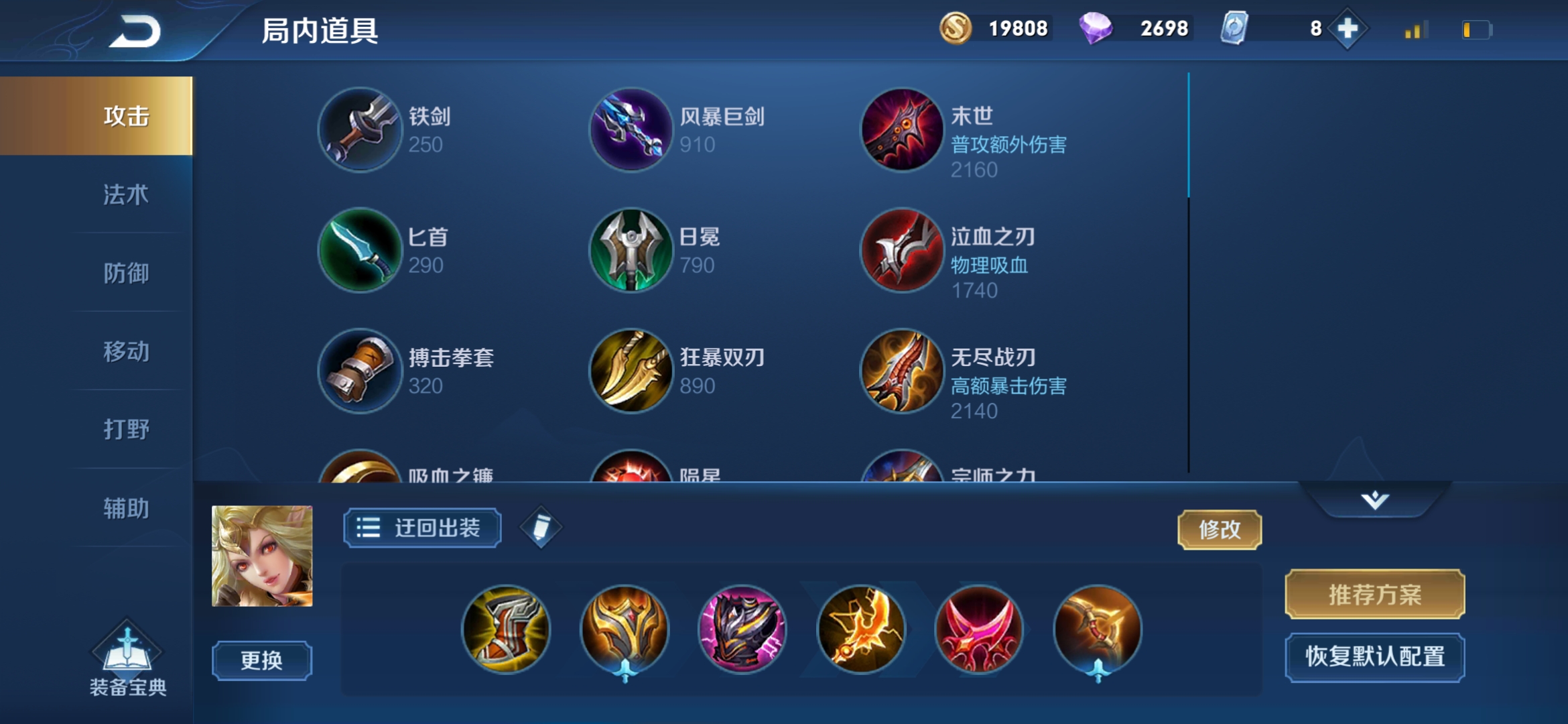1568x724 pixels.
Task: Select the 搏击拳套 item icon
Action: 360,371
